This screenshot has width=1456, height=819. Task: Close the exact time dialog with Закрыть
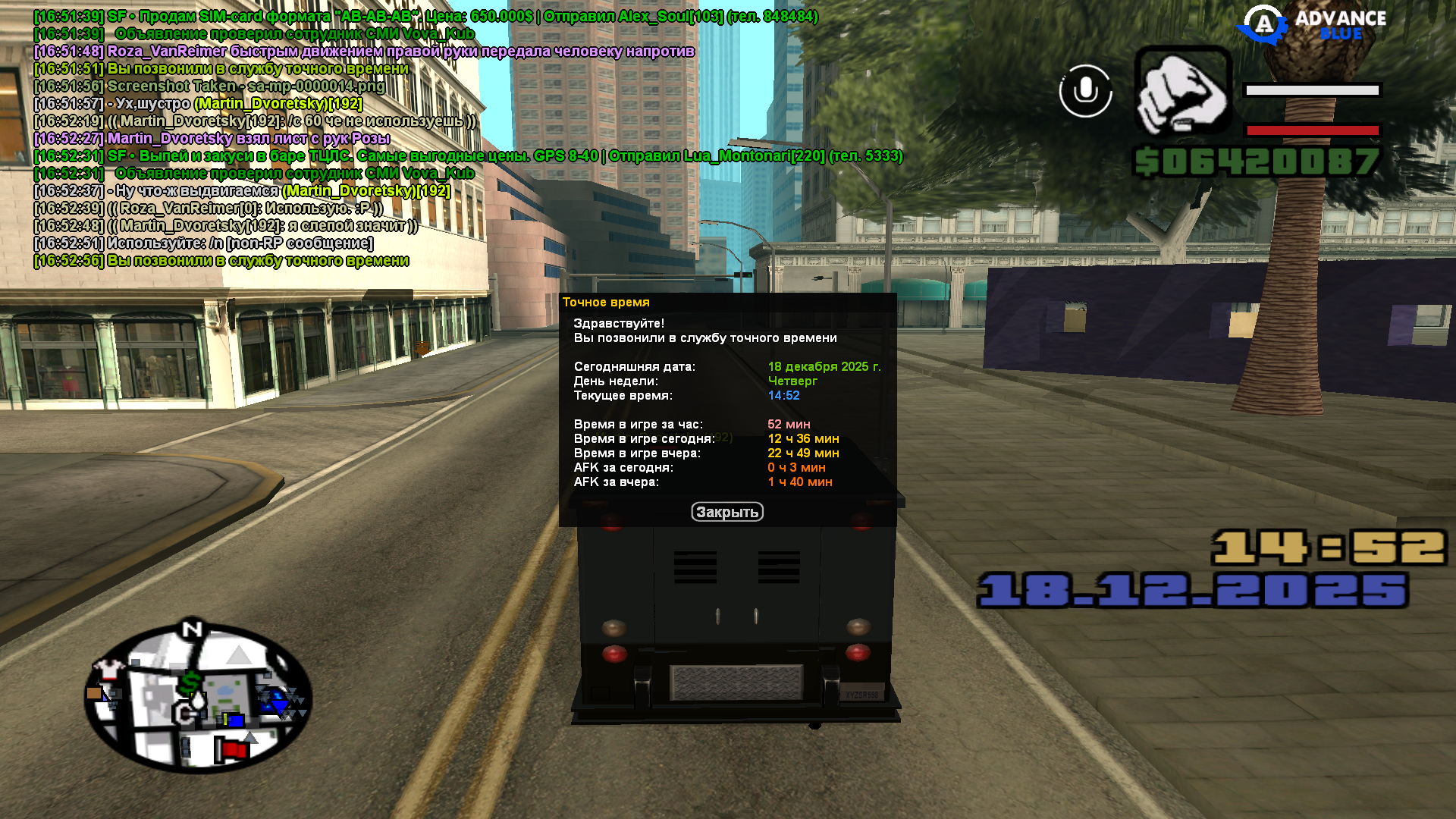point(726,512)
